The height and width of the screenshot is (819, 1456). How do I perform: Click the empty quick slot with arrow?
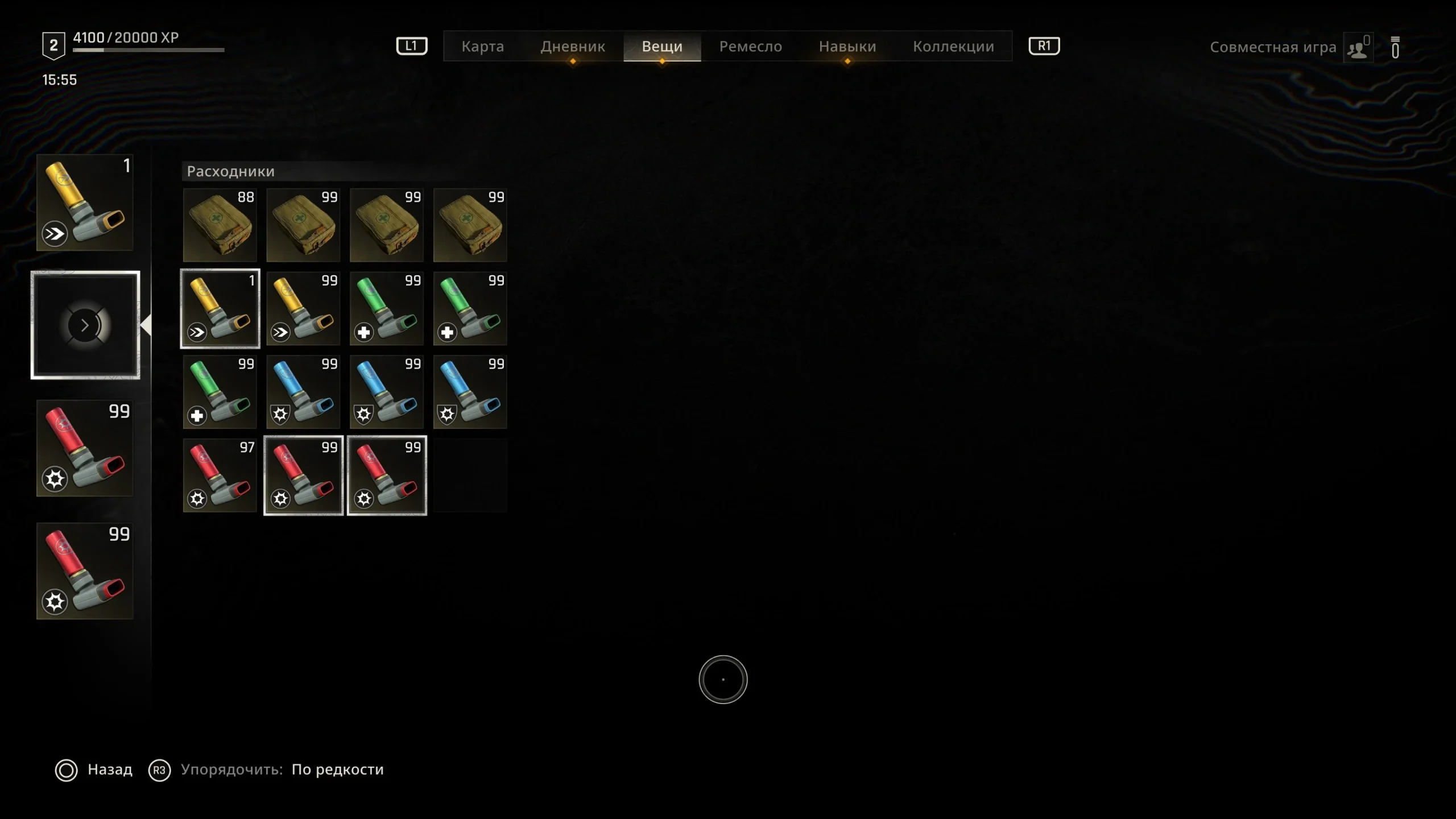pos(85,325)
